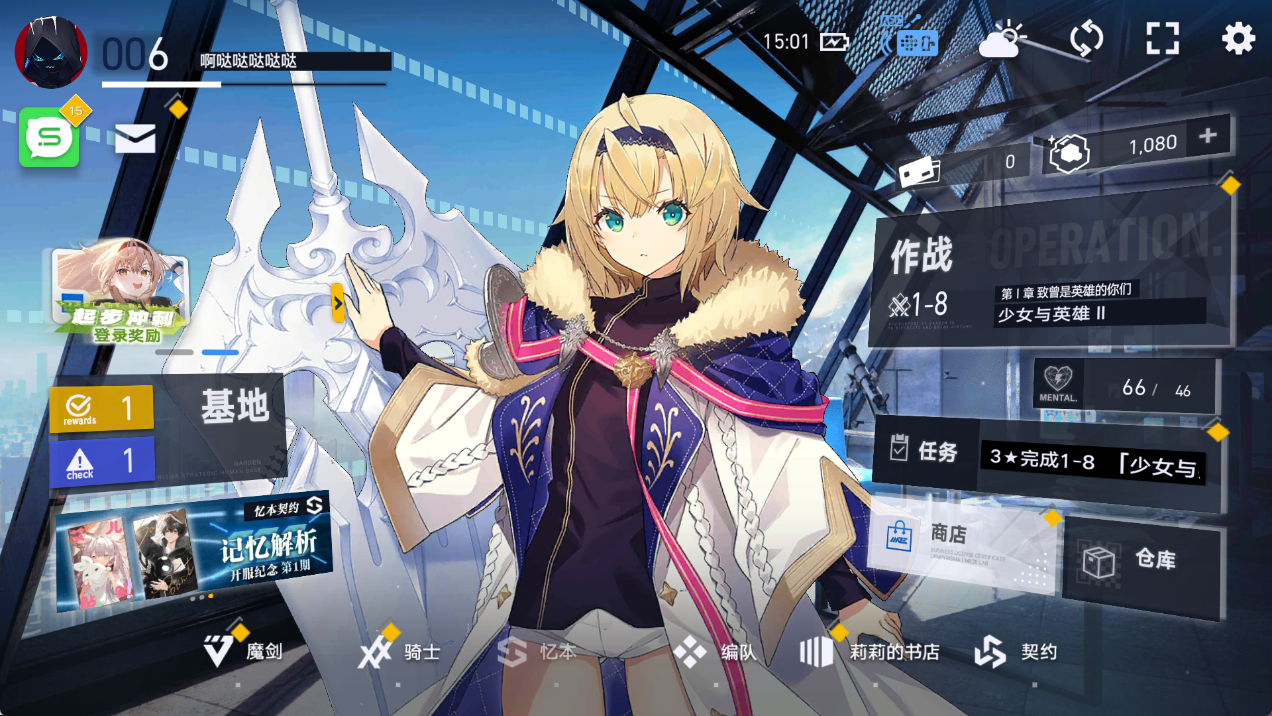Open 莉莉的书店 bookstore
1272x716 pixels.
(871, 652)
